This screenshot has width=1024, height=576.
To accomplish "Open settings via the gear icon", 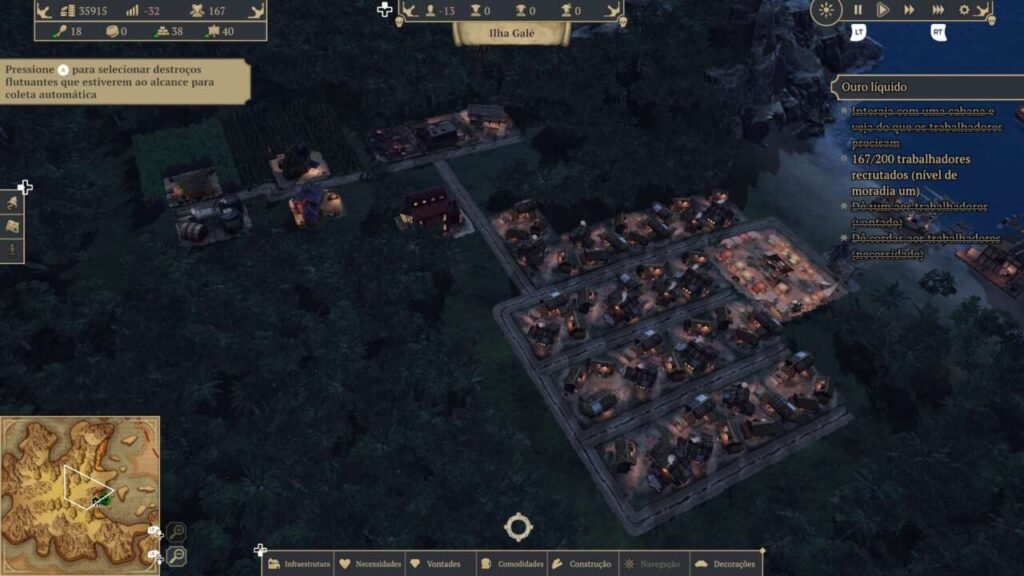I will (964, 10).
